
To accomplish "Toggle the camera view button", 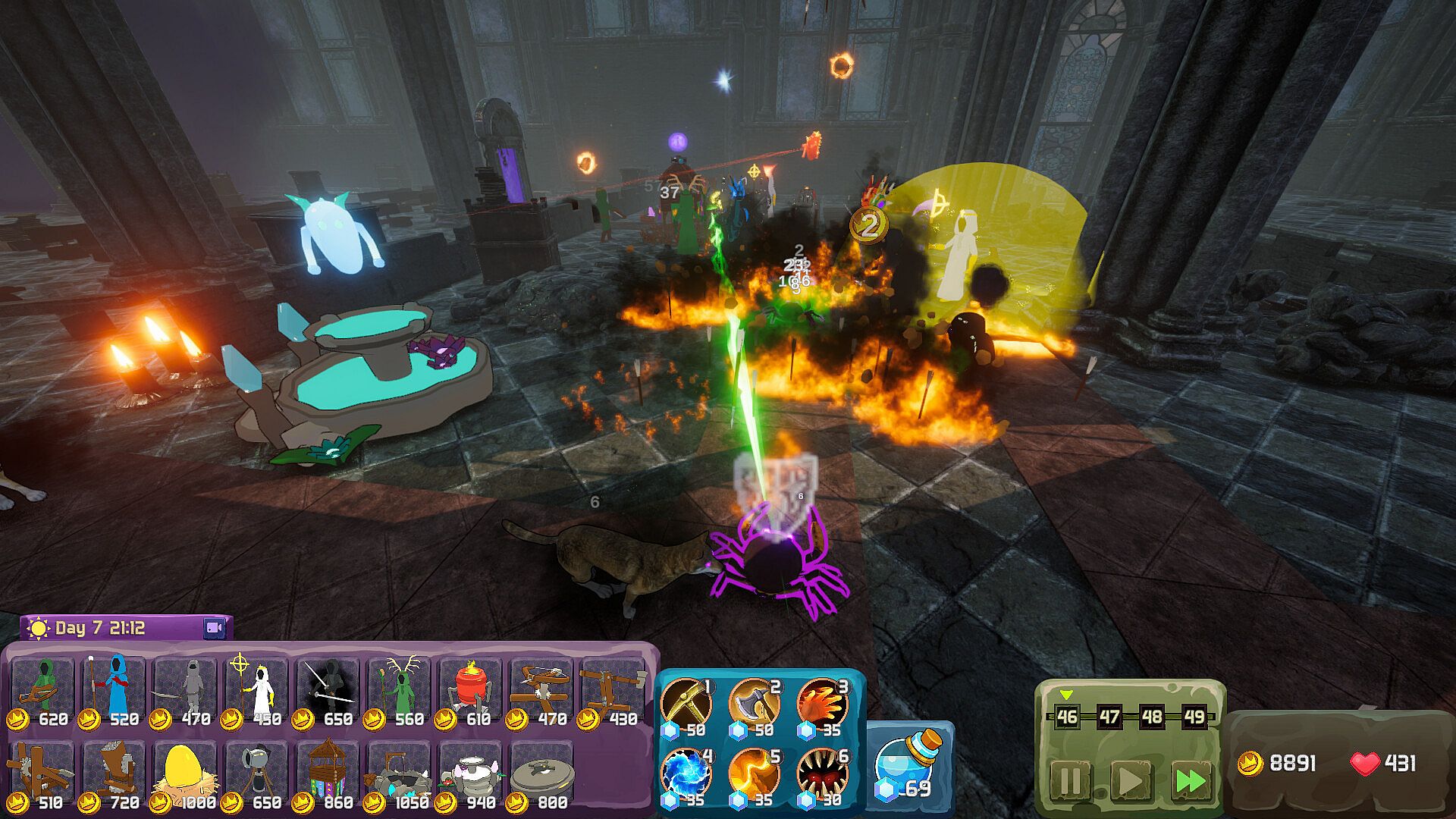I will pyautogui.click(x=215, y=628).
